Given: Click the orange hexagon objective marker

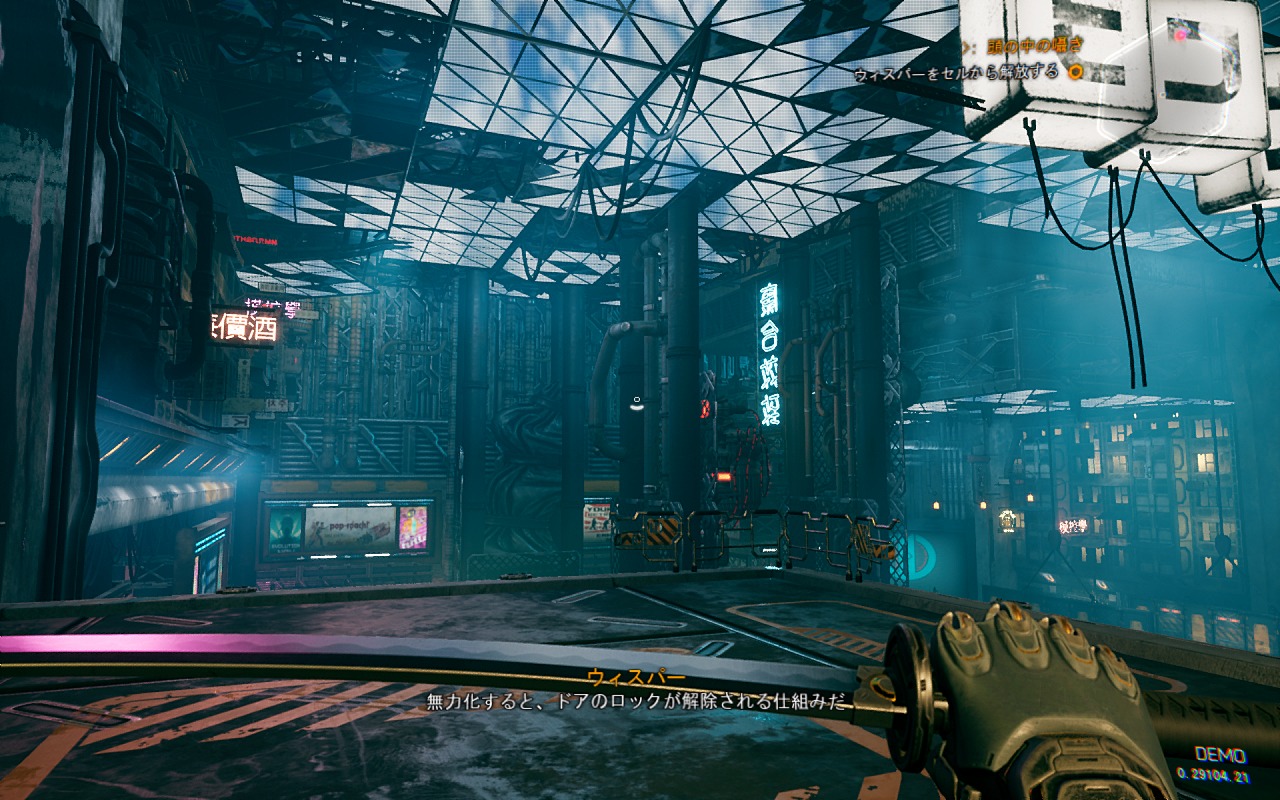Looking at the screenshot, I should click(1075, 72).
